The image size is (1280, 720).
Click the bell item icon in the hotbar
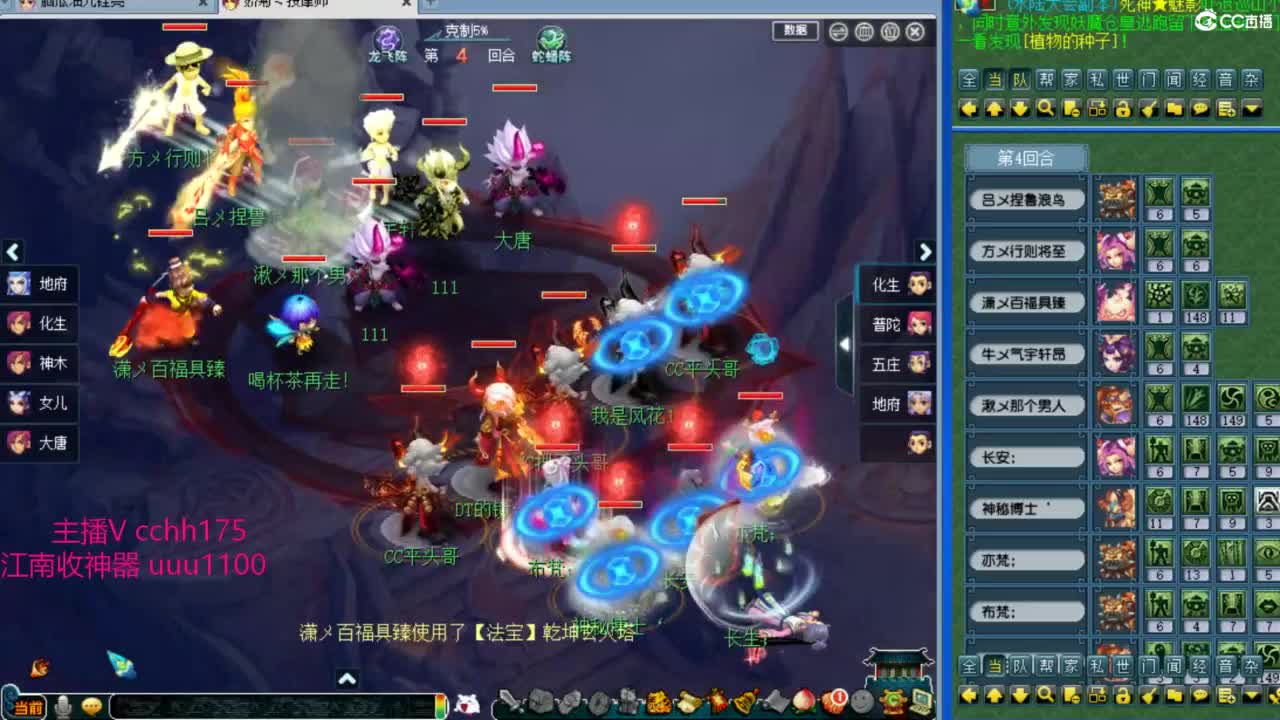tap(744, 700)
